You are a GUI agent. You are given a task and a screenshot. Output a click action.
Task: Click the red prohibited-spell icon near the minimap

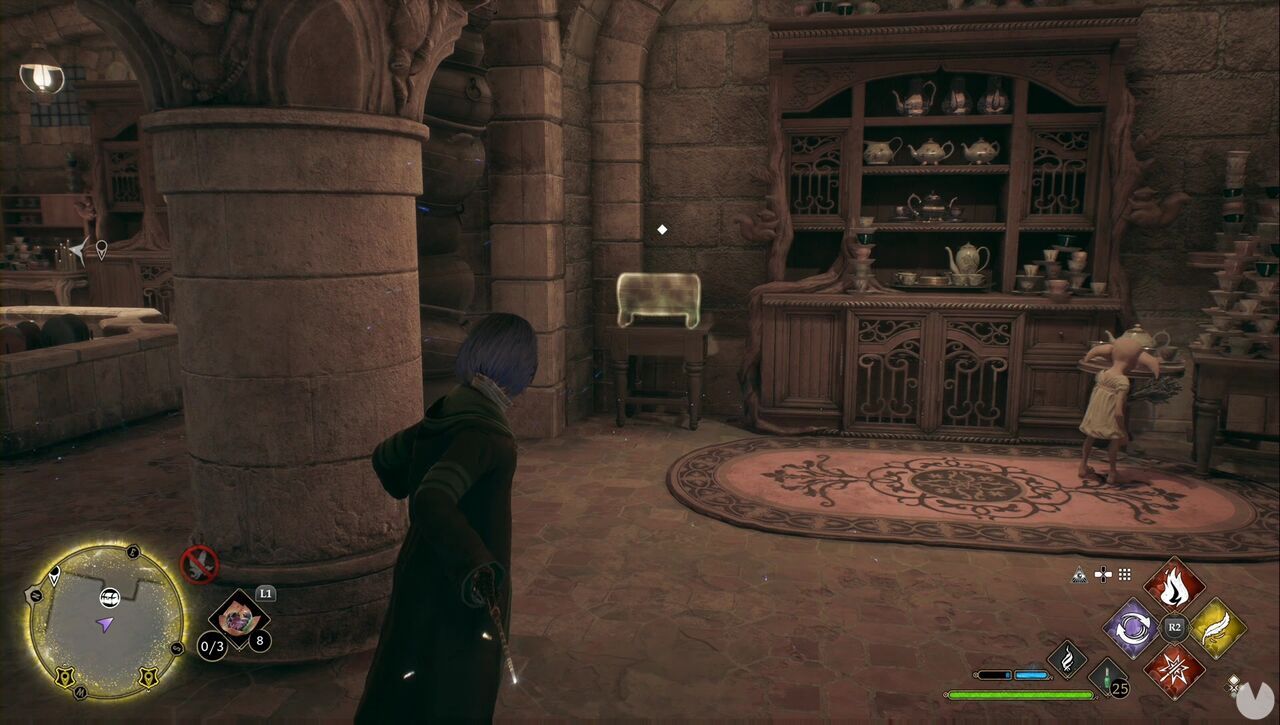coord(199,565)
